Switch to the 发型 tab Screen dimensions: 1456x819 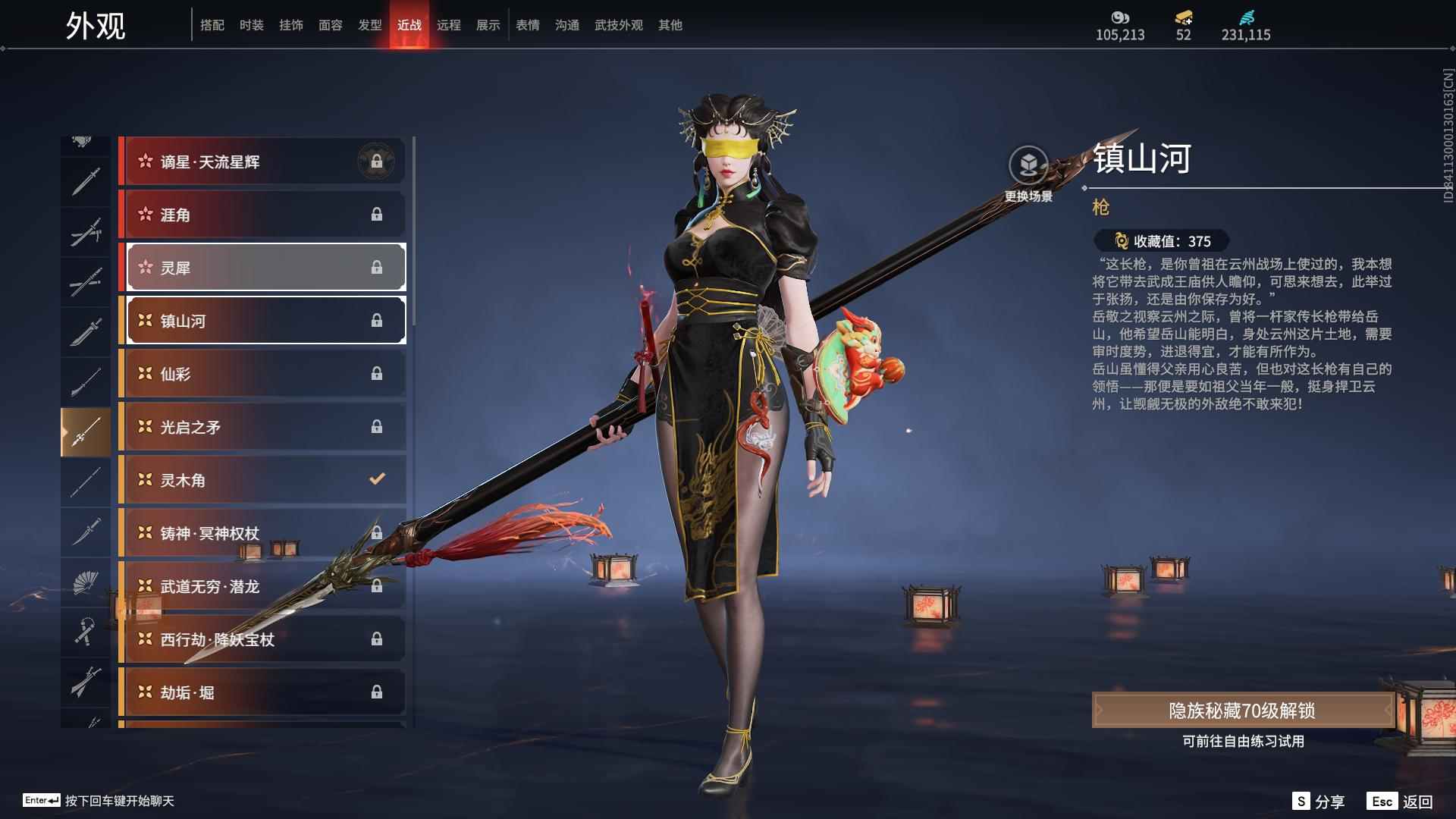[369, 25]
